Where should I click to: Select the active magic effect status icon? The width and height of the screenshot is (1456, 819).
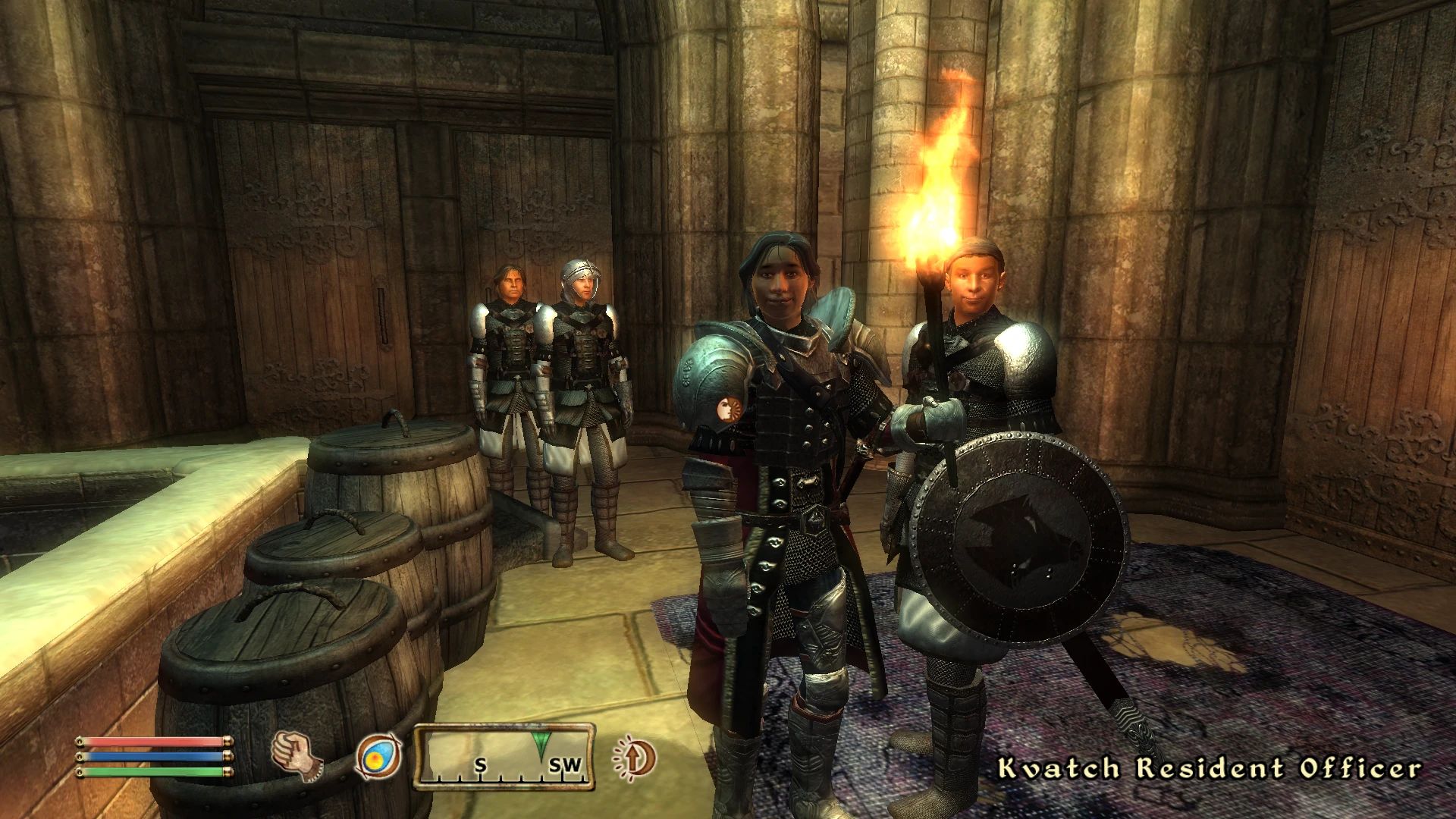click(634, 758)
